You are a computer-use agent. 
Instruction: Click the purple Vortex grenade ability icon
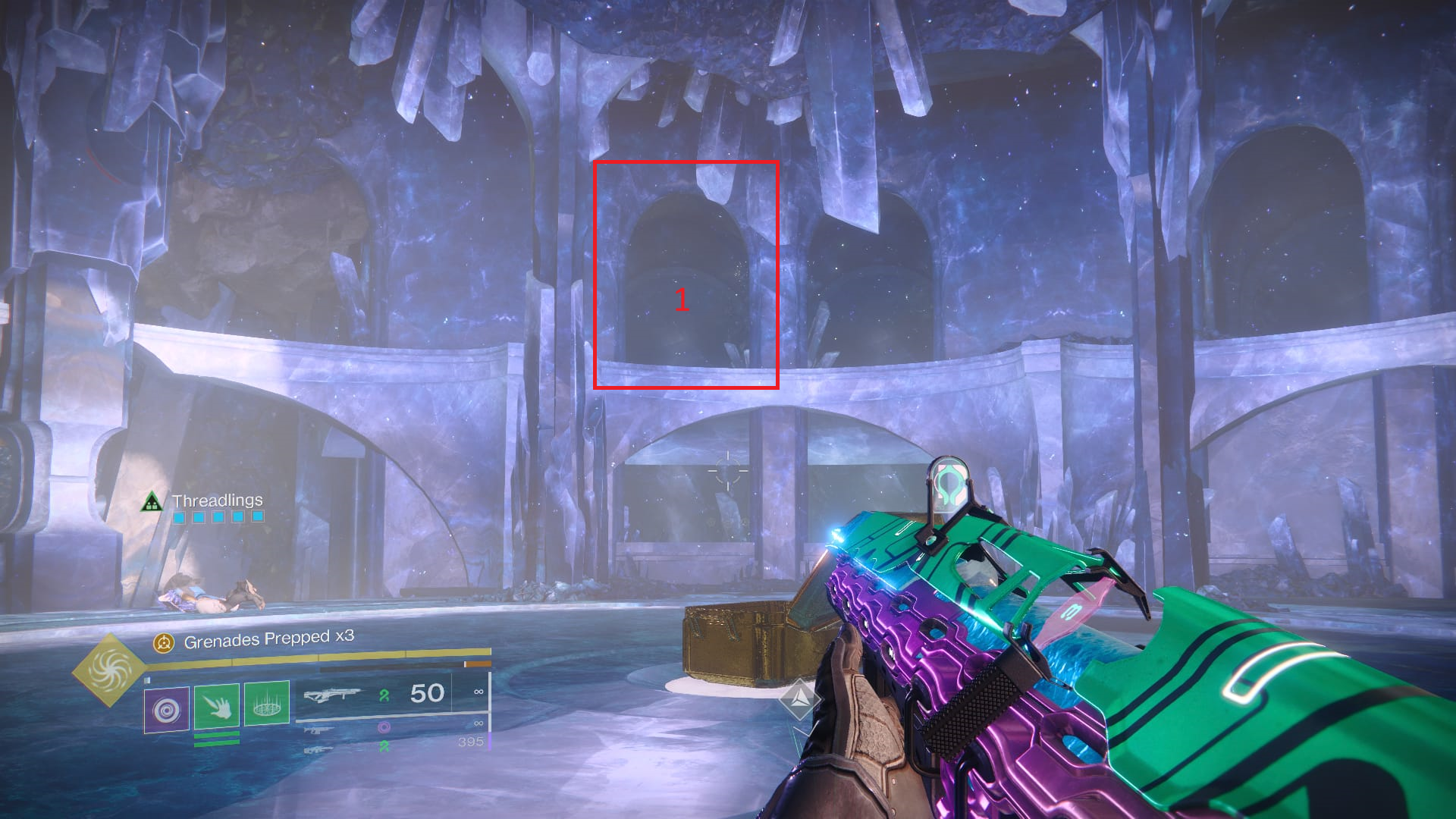tap(166, 709)
